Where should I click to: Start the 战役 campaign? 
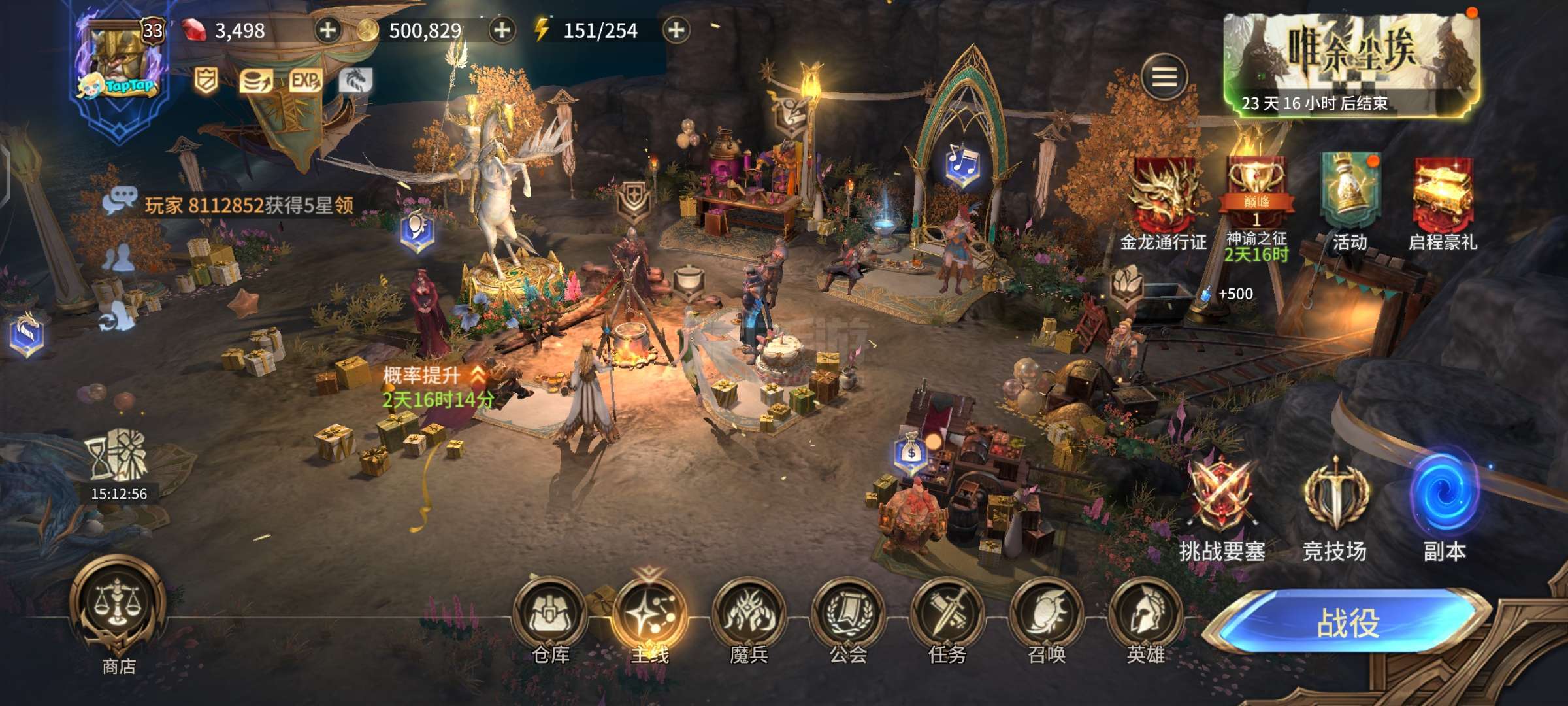1347,622
